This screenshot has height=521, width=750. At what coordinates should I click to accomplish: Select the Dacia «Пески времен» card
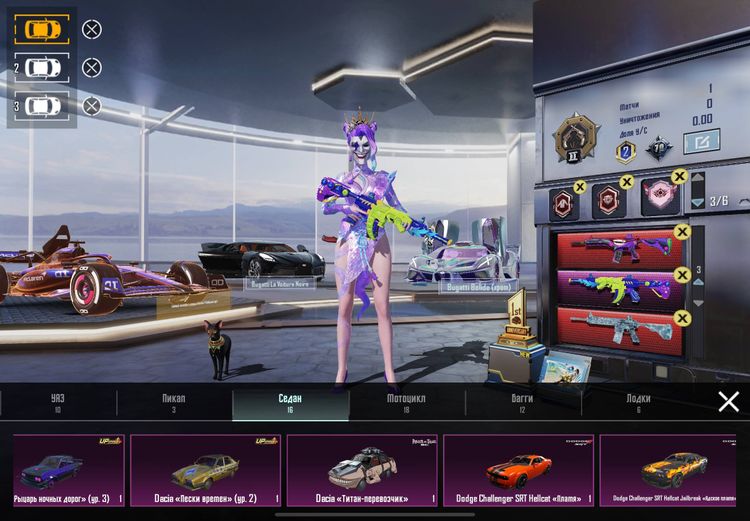tap(205, 470)
